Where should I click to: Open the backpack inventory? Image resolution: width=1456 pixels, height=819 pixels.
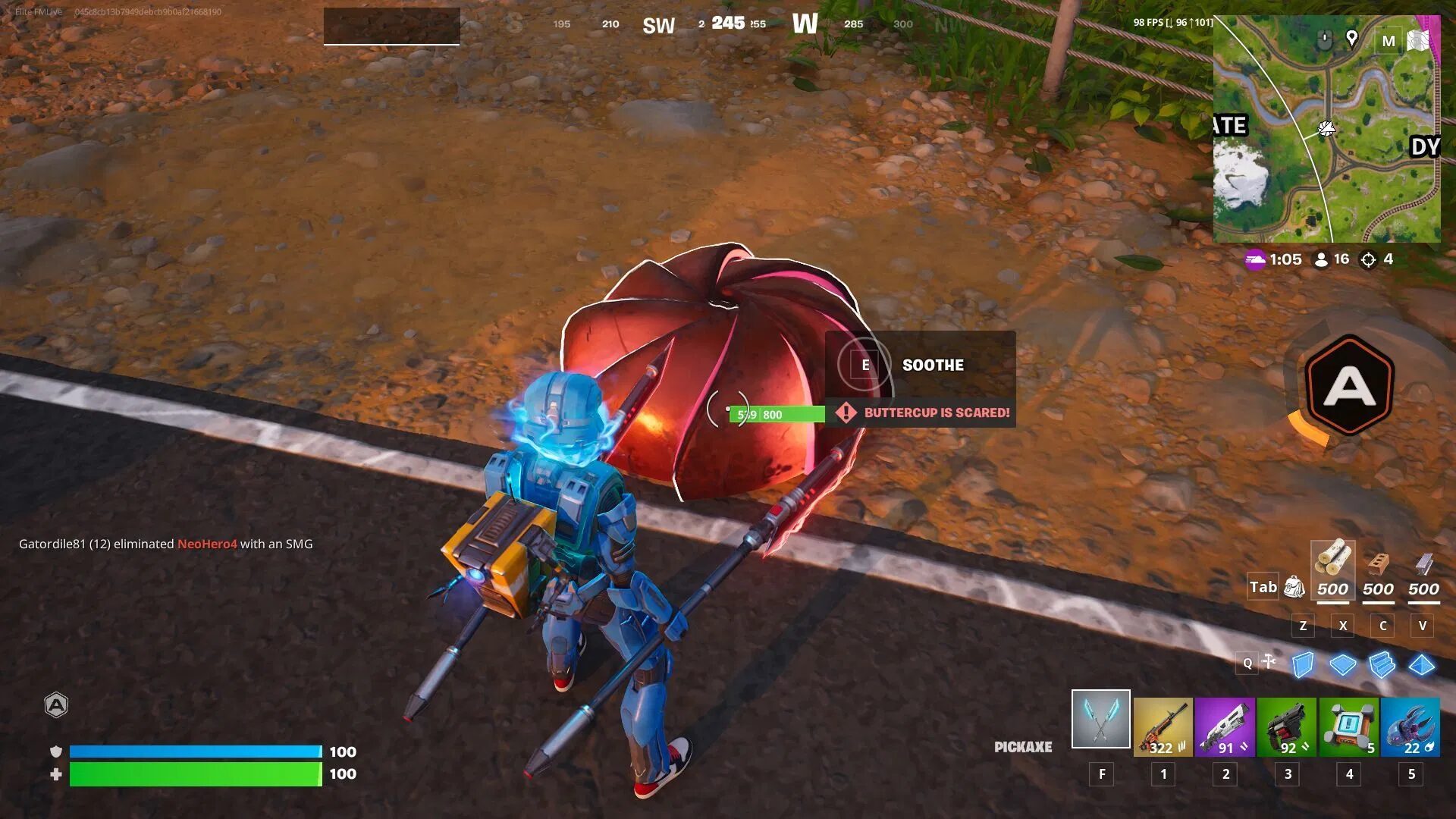tap(1294, 587)
